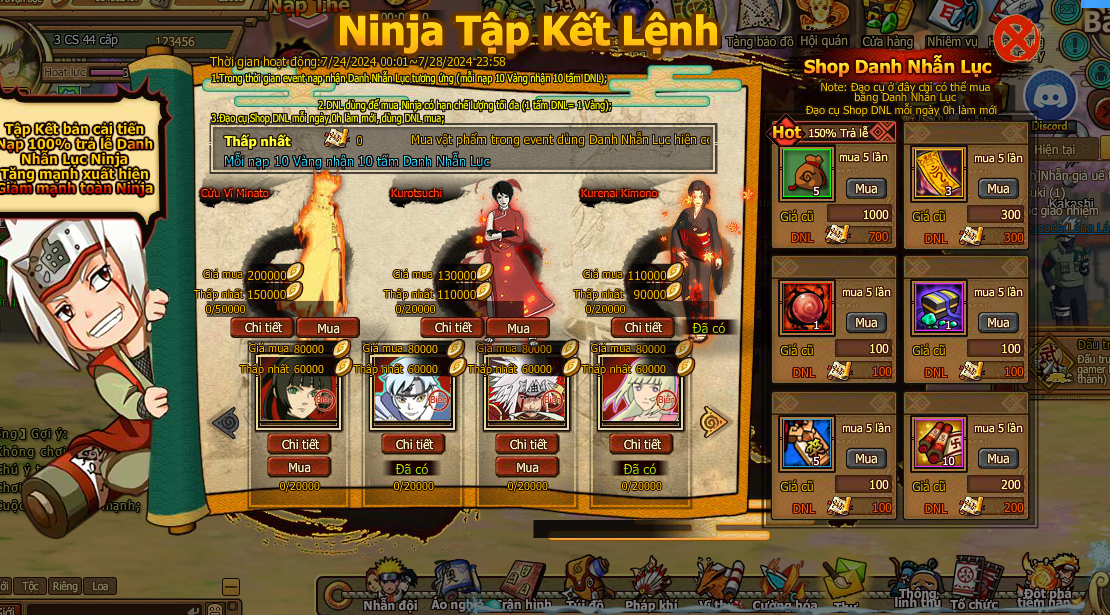The image size is (1110, 615).
Task: Buy the Cửu Vĩ Minato ninja
Action: click(x=328, y=328)
